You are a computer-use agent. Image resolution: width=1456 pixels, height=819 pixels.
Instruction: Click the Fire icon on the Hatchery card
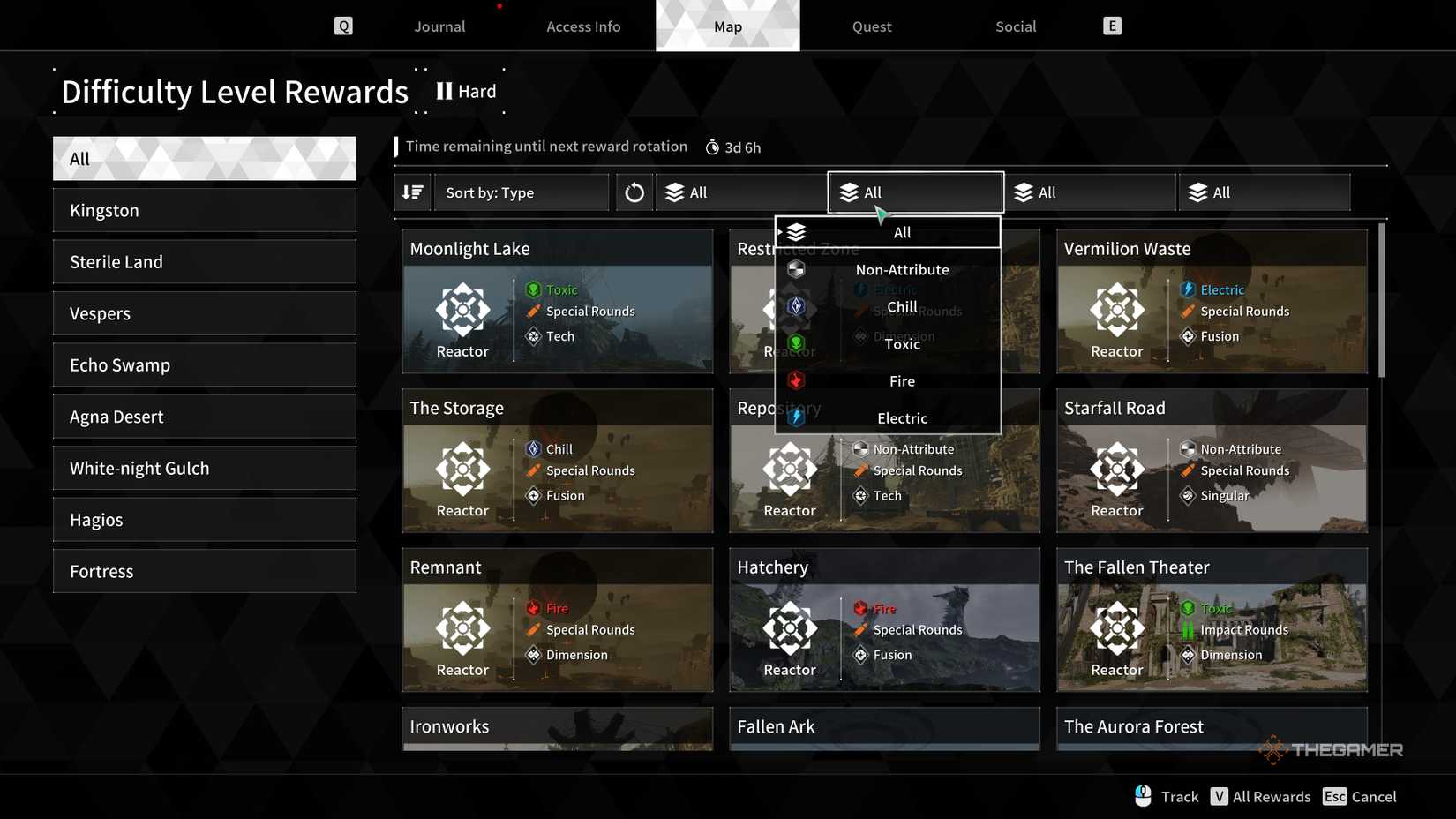pyautogui.click(x=860, y=608)
